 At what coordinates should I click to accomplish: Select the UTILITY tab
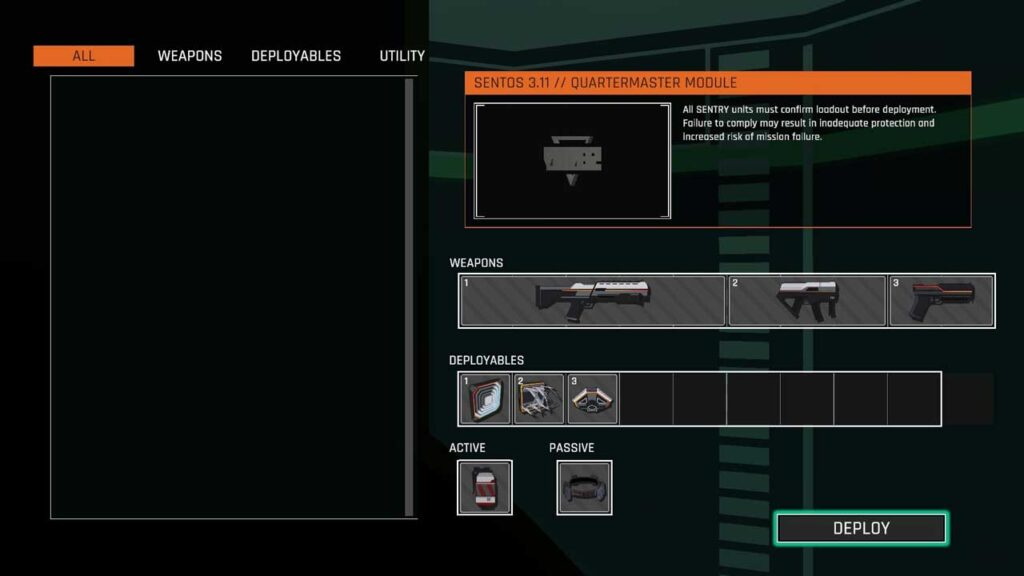coord(402,56)
